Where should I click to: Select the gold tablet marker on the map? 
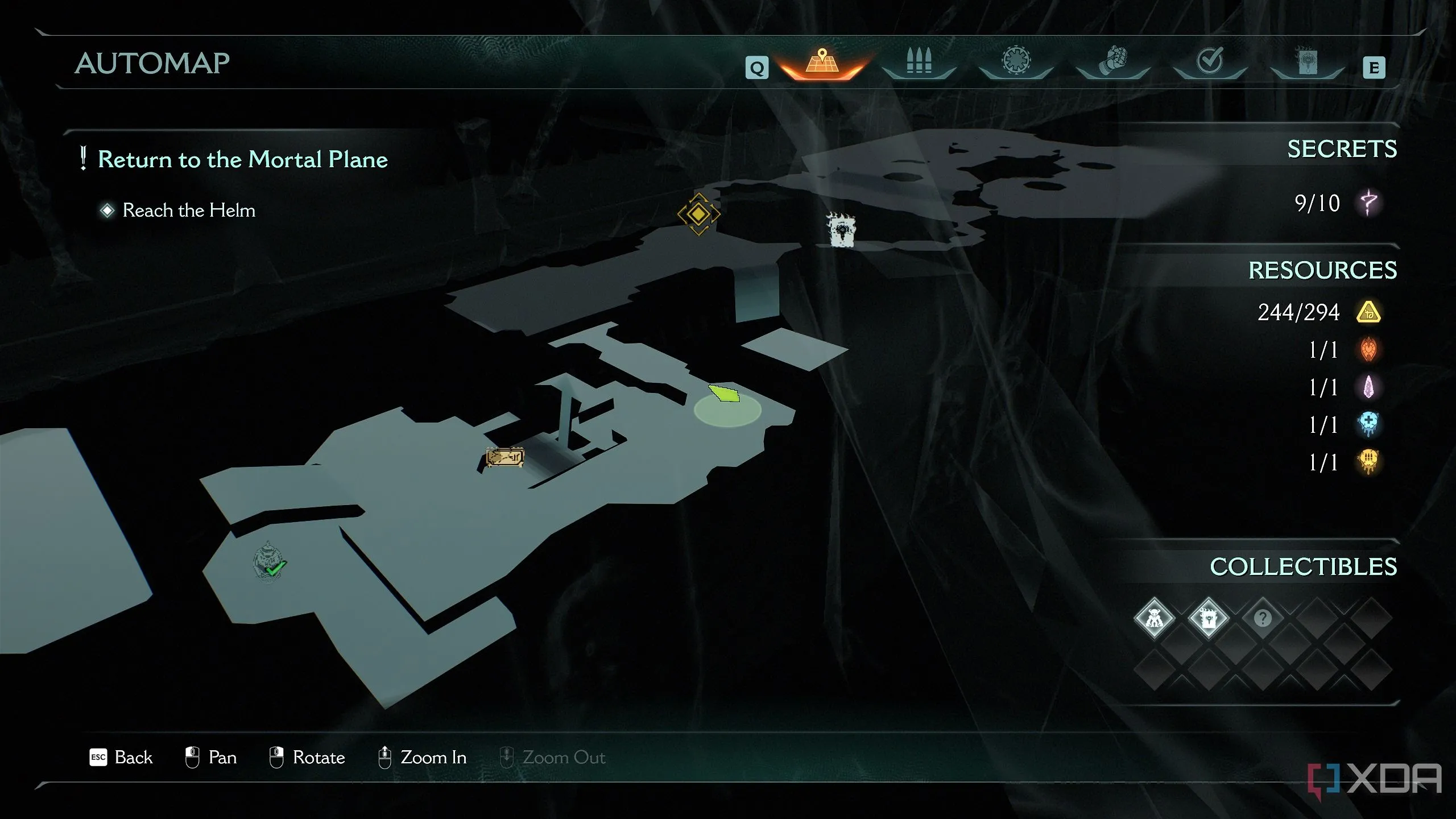tap(504, 457)
